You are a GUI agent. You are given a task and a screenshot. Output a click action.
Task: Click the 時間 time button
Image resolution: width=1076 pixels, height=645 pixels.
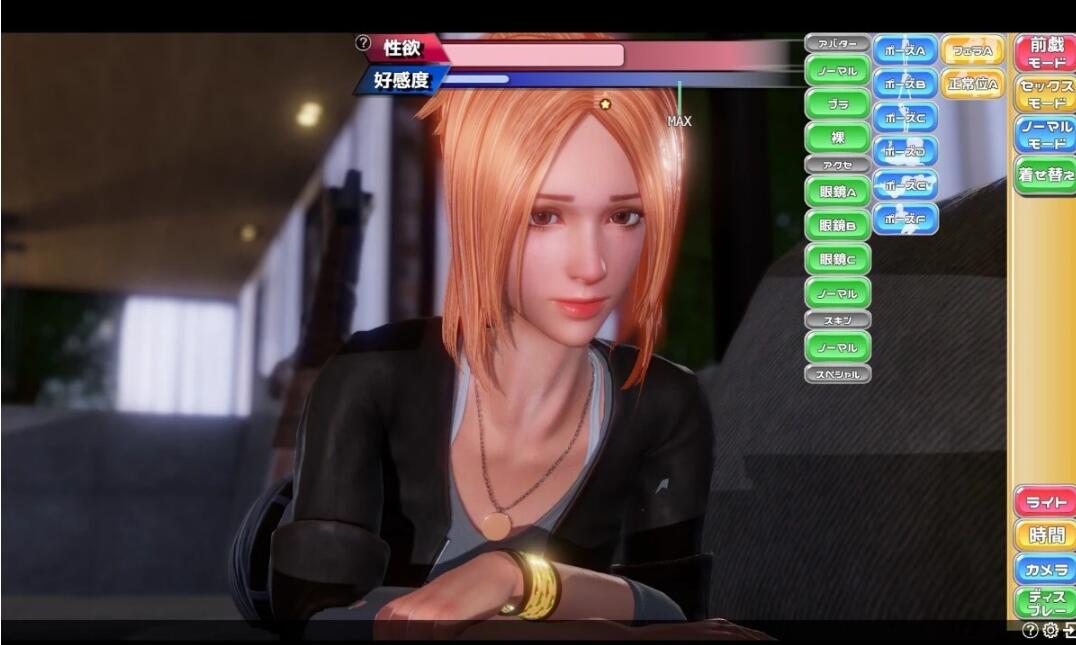(1045, 536)
